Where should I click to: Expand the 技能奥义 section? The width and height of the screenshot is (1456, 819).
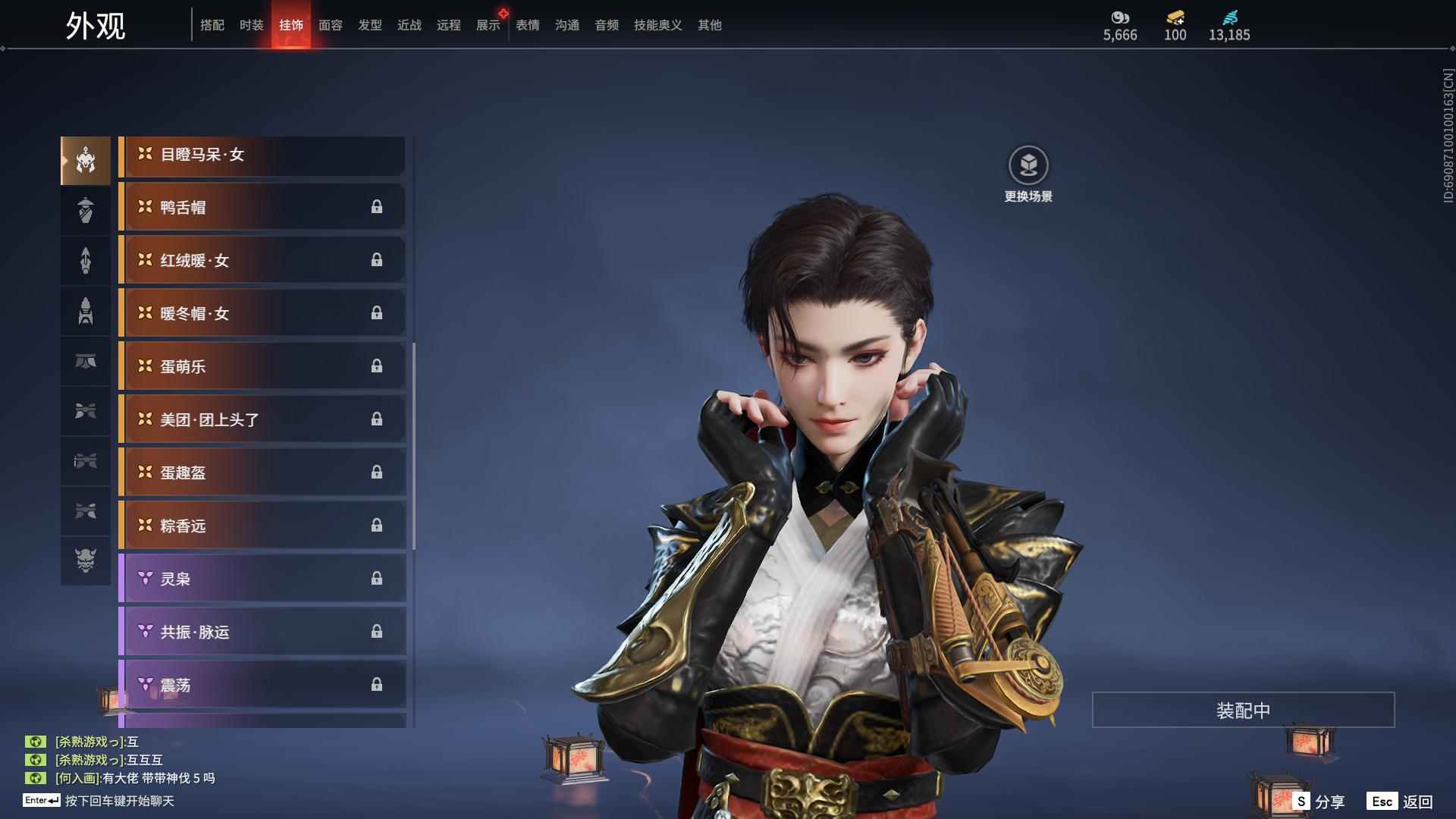click(x=657, y=25)
